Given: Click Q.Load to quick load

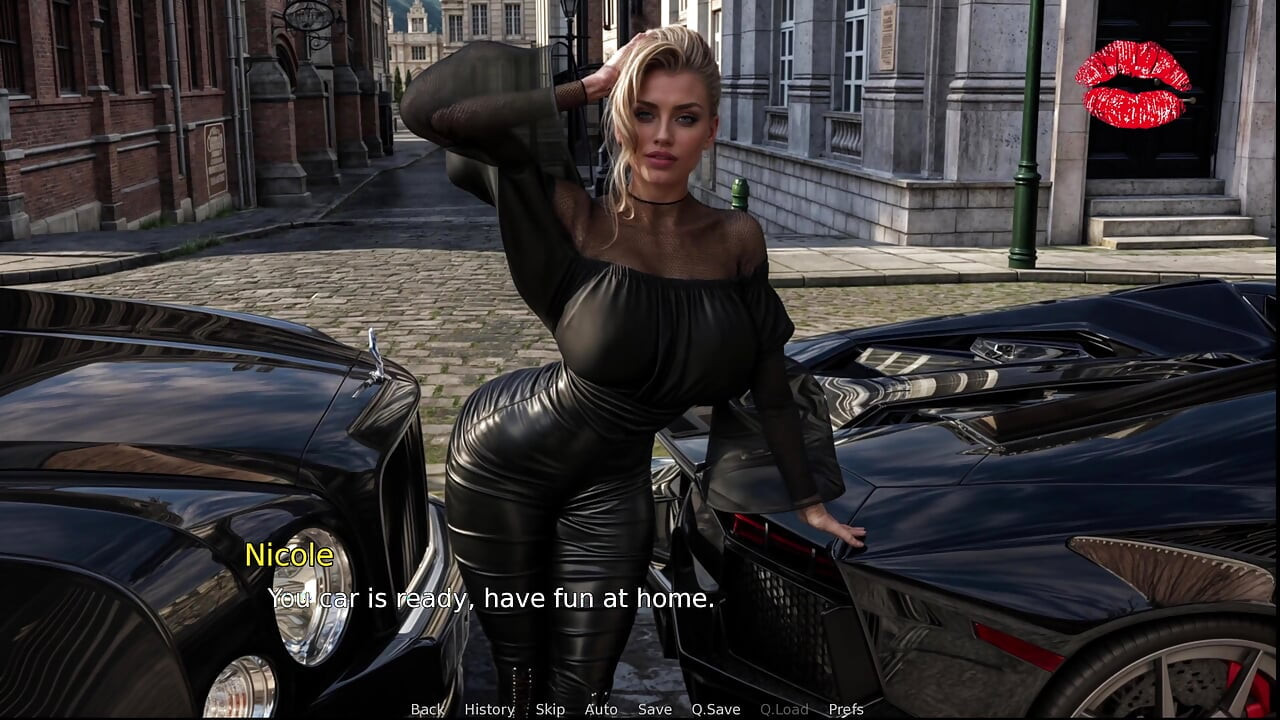Looking at the screenshot, I should (x=786, y=710).
